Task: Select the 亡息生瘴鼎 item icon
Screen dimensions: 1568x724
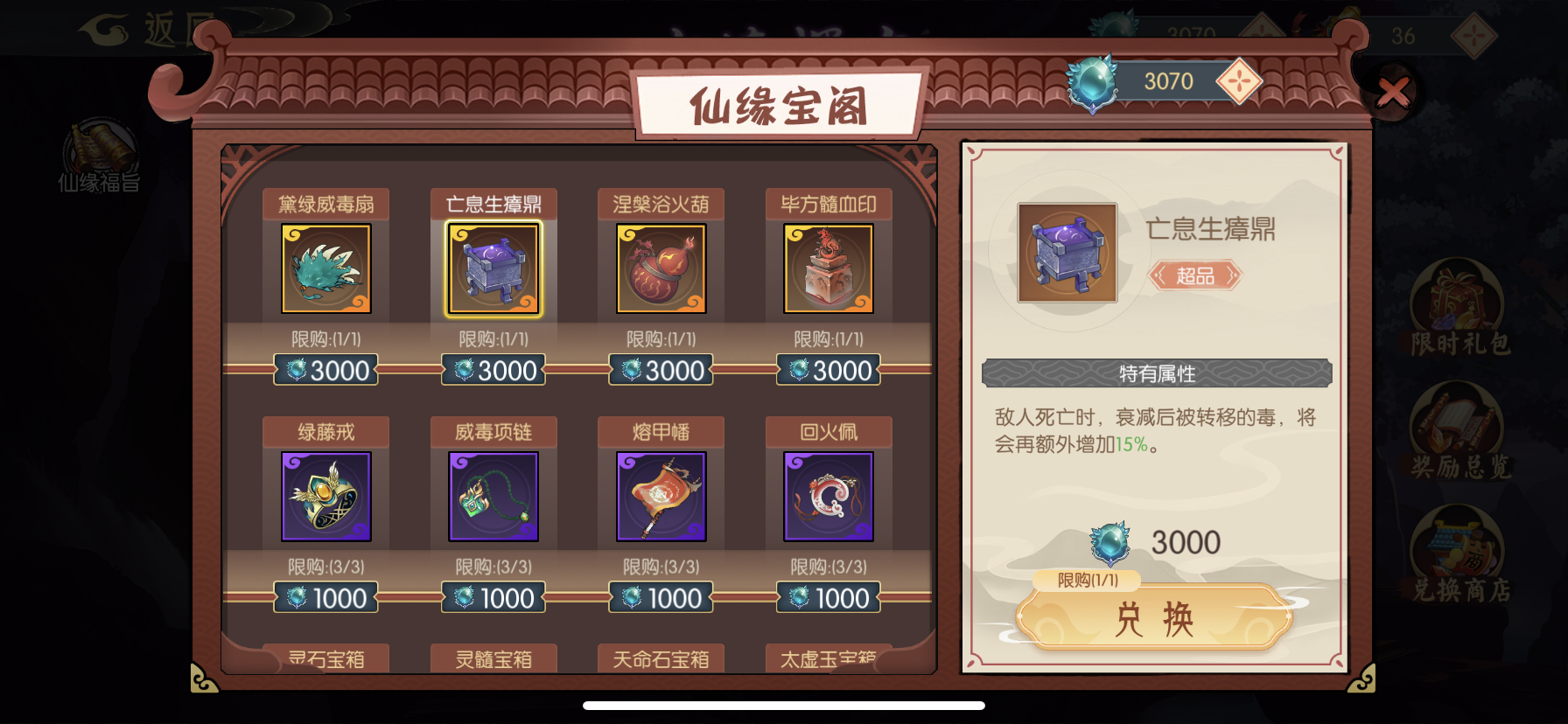Action: pos(493,269)
